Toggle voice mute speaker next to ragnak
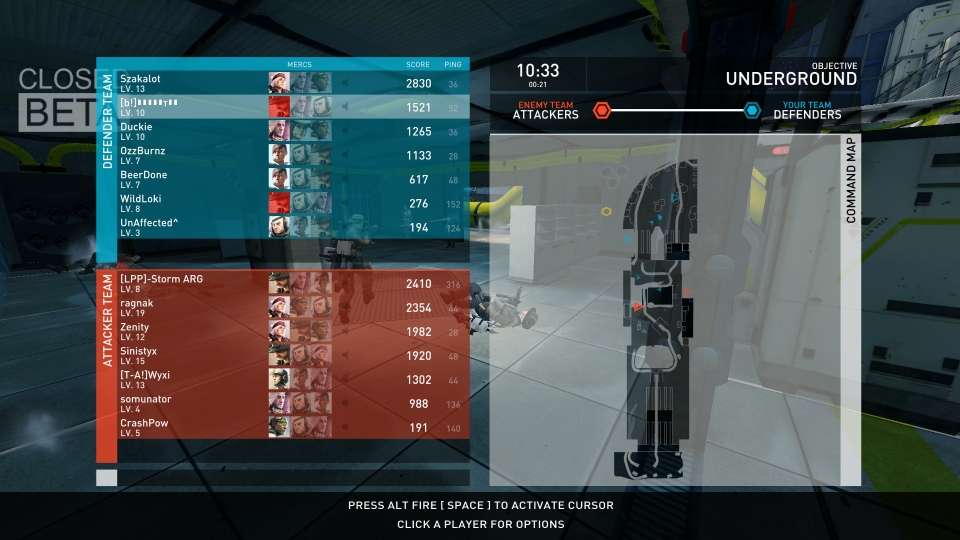 346,308
